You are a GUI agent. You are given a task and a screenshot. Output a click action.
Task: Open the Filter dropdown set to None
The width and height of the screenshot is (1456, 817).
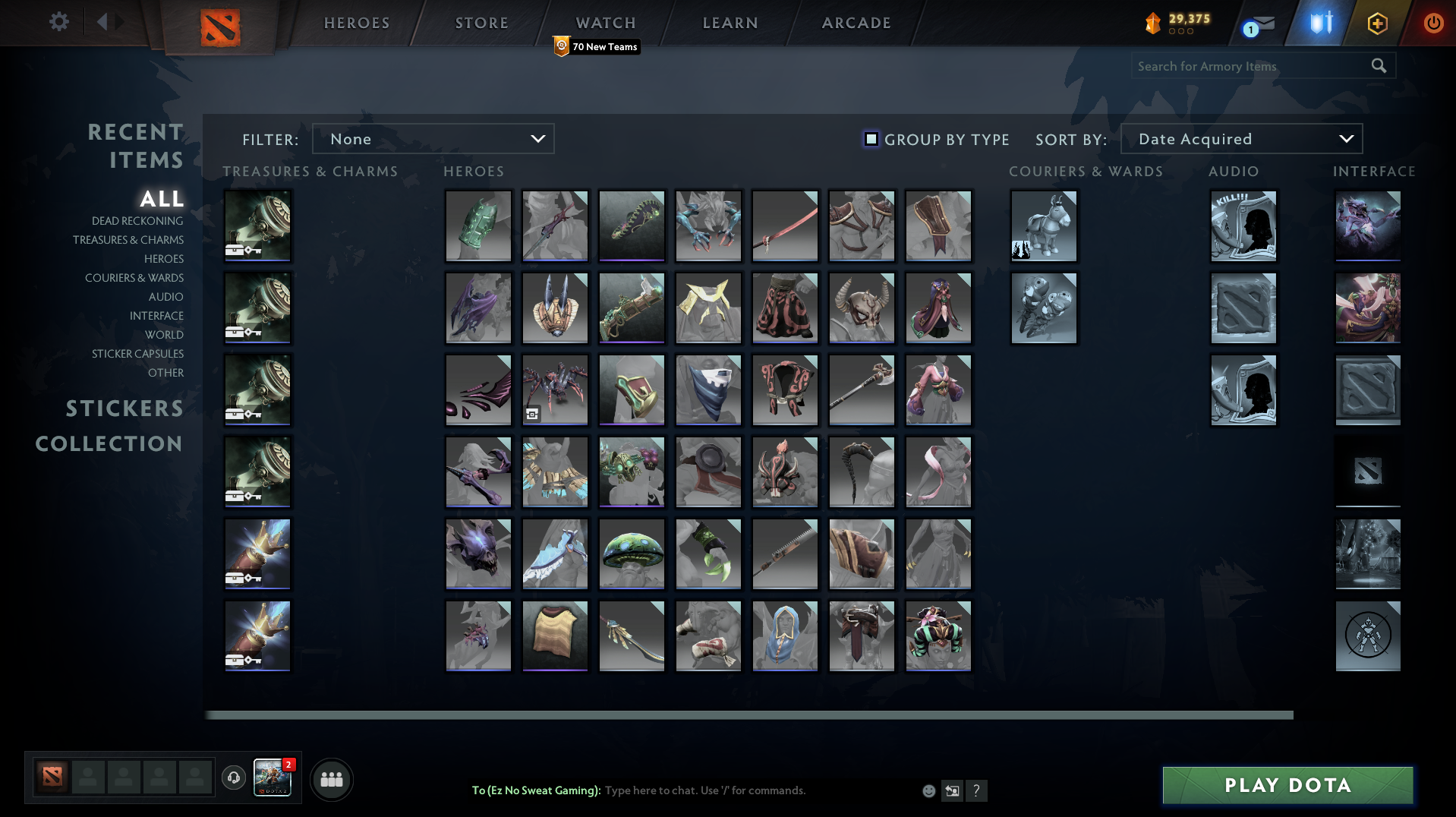coord(433,139)
